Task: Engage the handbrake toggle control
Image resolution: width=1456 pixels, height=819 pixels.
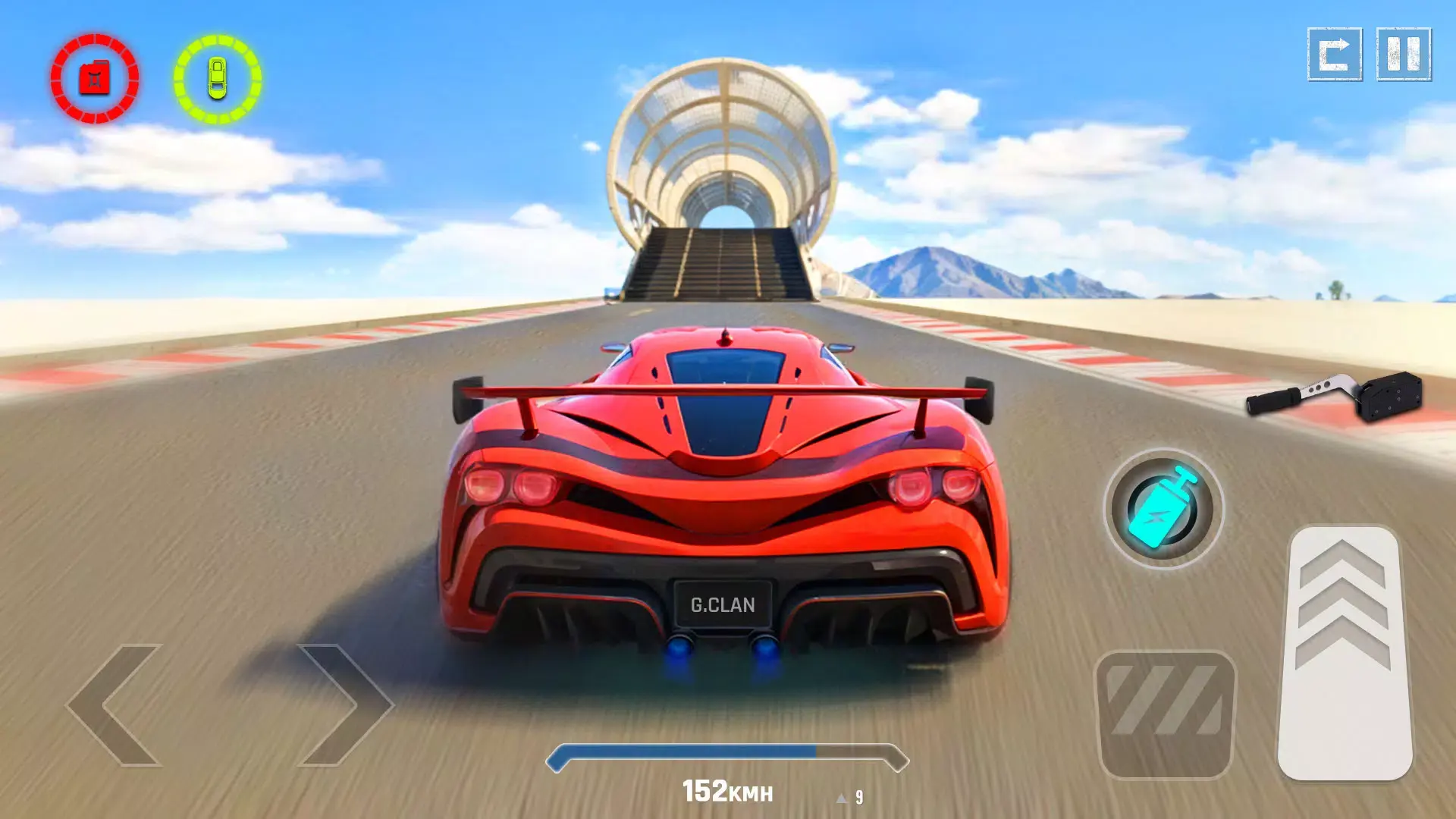Action: tap(1166, 713)
